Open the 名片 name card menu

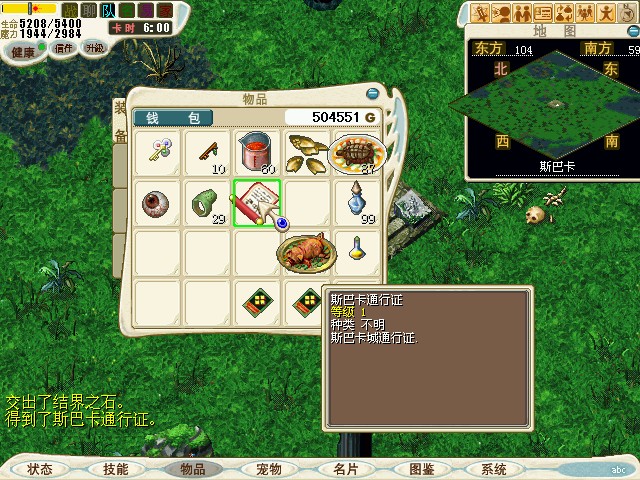click(345, 469)
